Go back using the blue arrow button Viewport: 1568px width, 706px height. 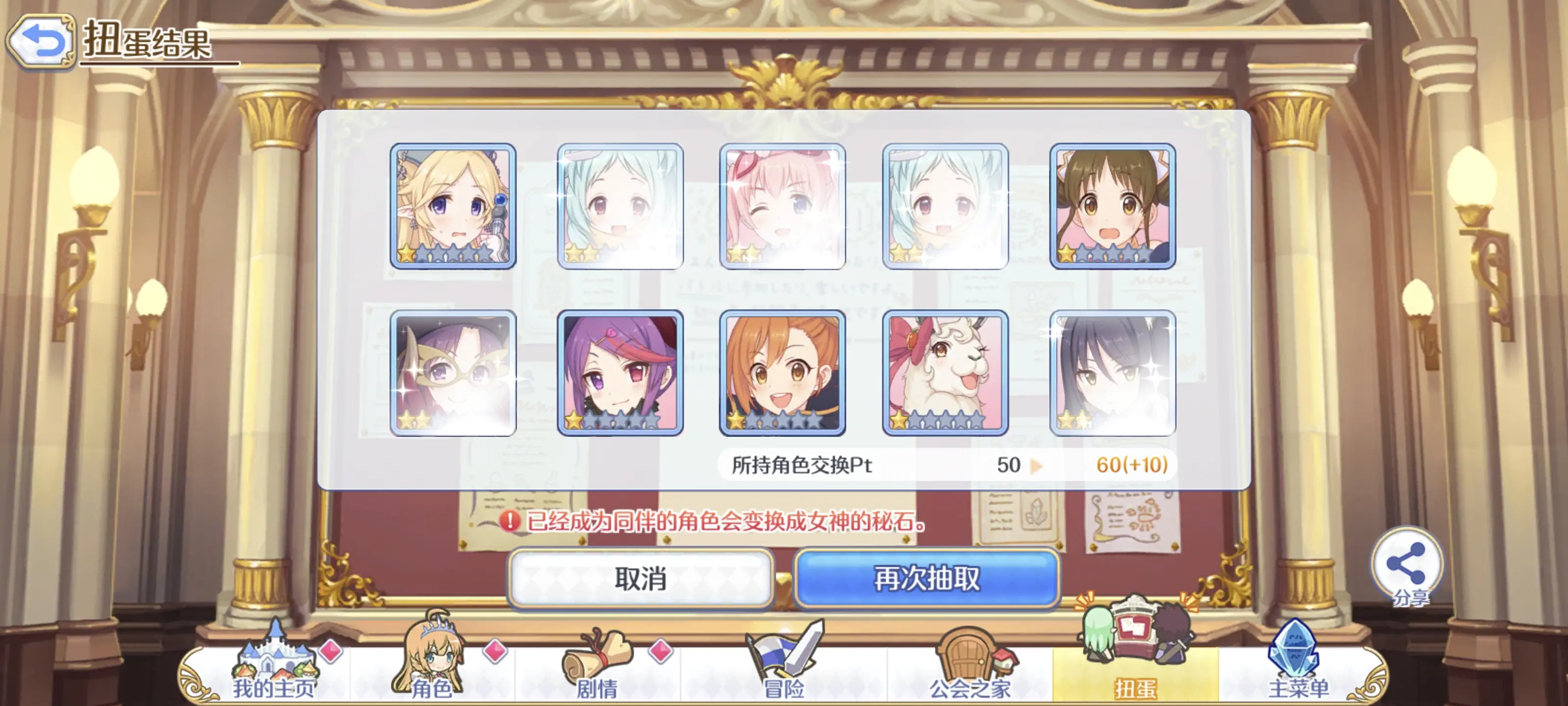pyautogui.click(x=41, y=41)
